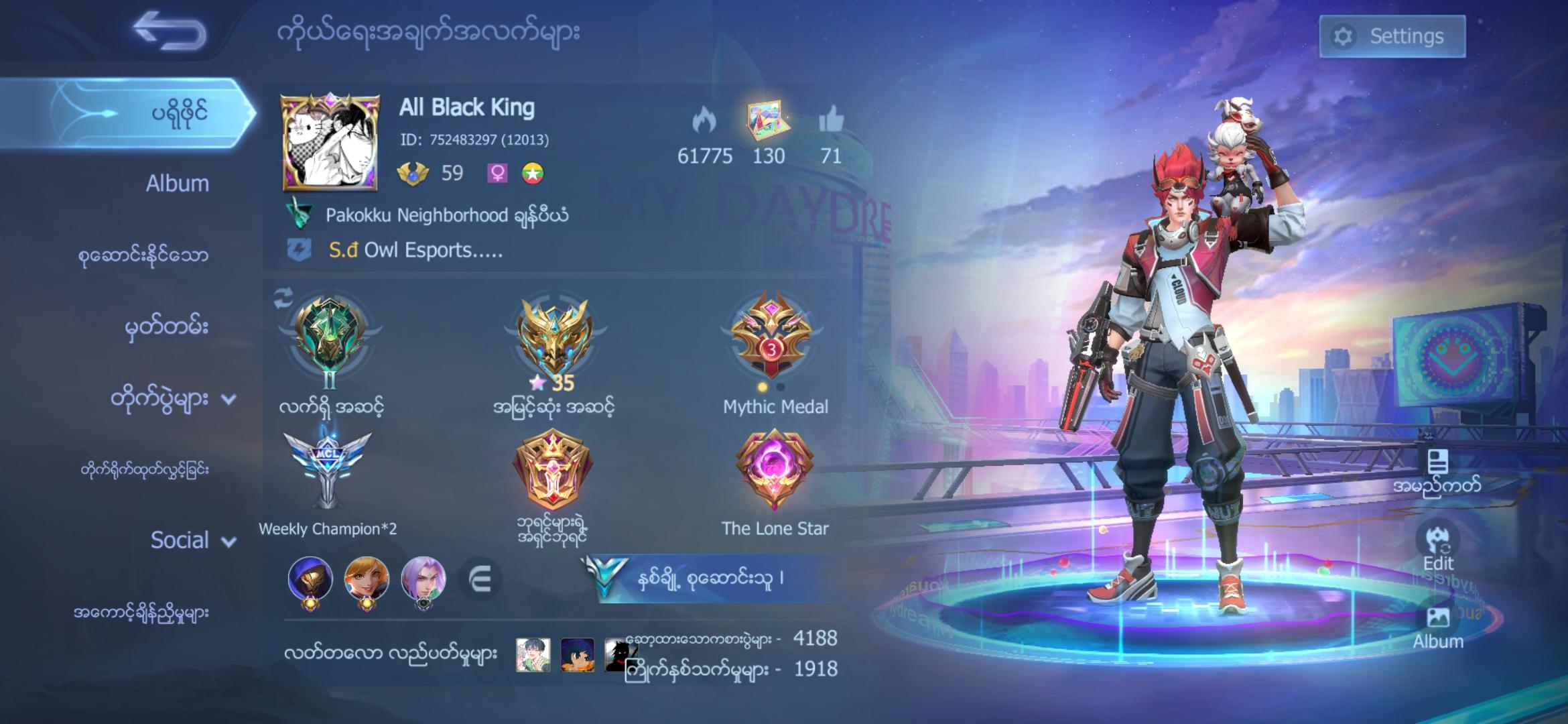Viewport: 1568px width, 724px height.
Task: Open Settings
Action: tap(1391, 36)
